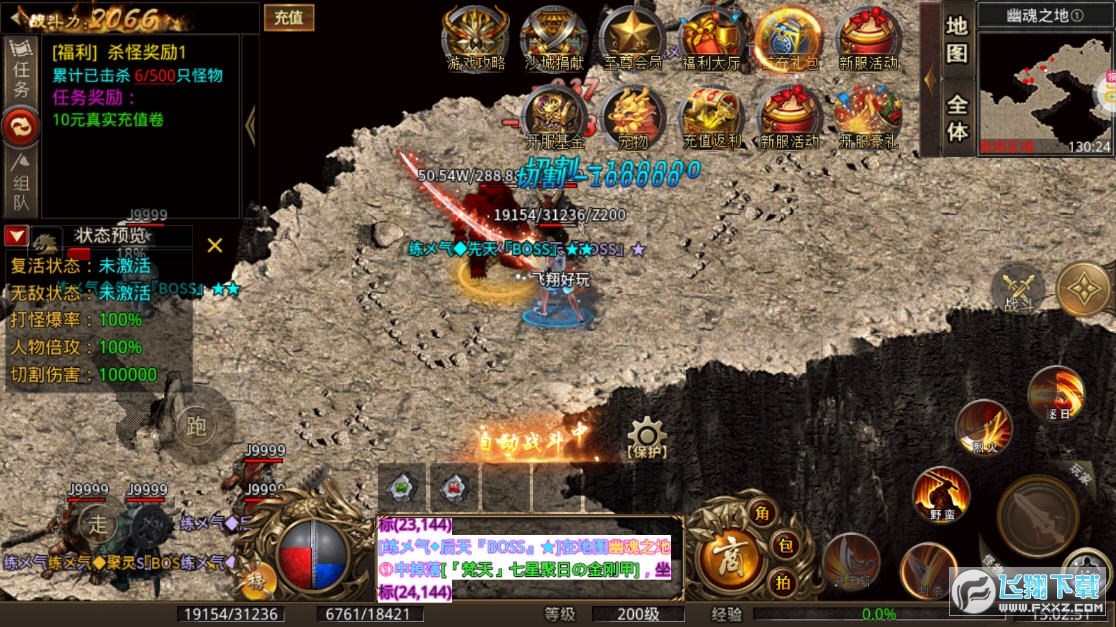The image size is (1116, 627).
Task: Switch to the 组队 team tab
Action: coord(21,183)
